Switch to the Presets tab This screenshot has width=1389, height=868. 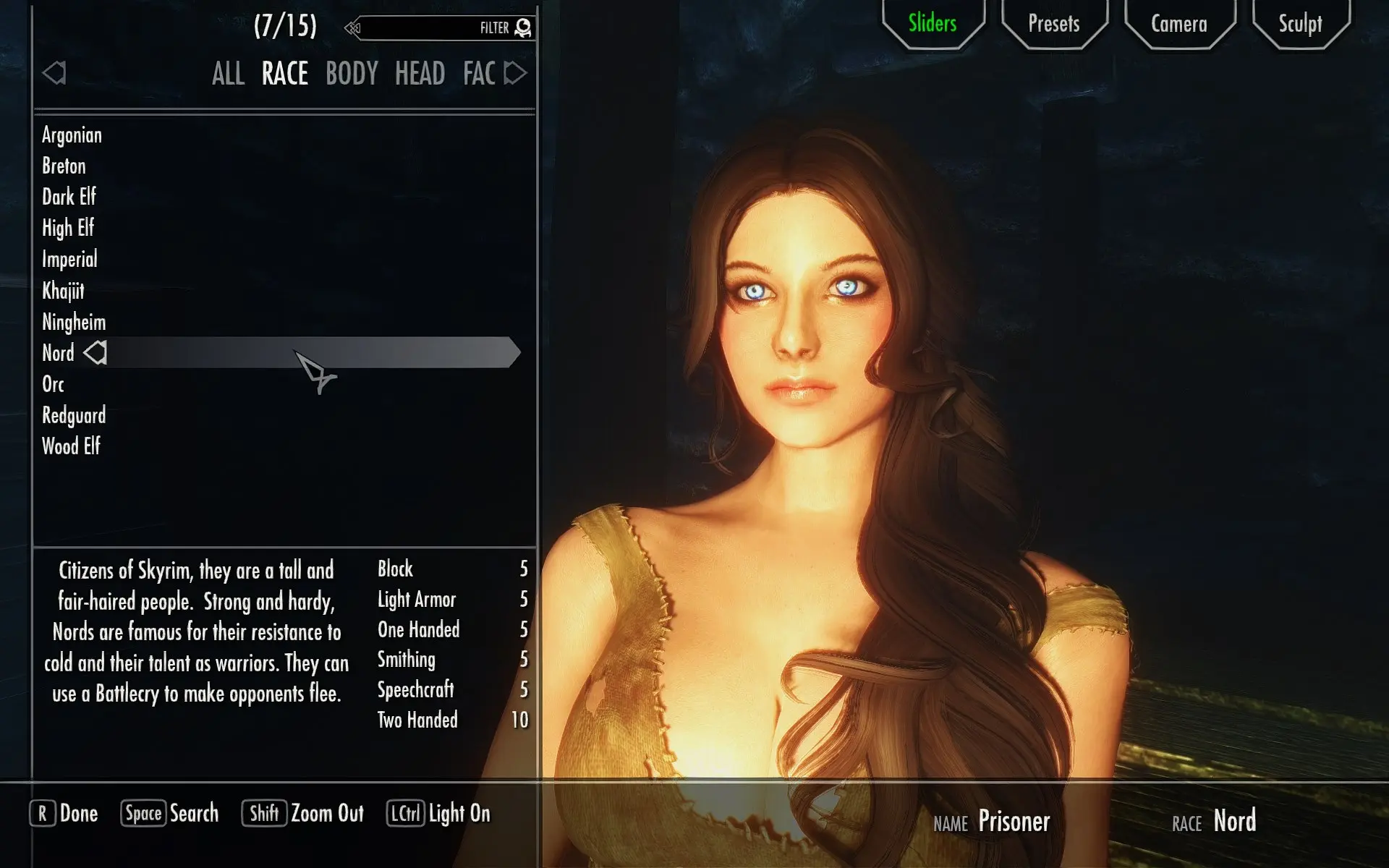[1053, 24]
